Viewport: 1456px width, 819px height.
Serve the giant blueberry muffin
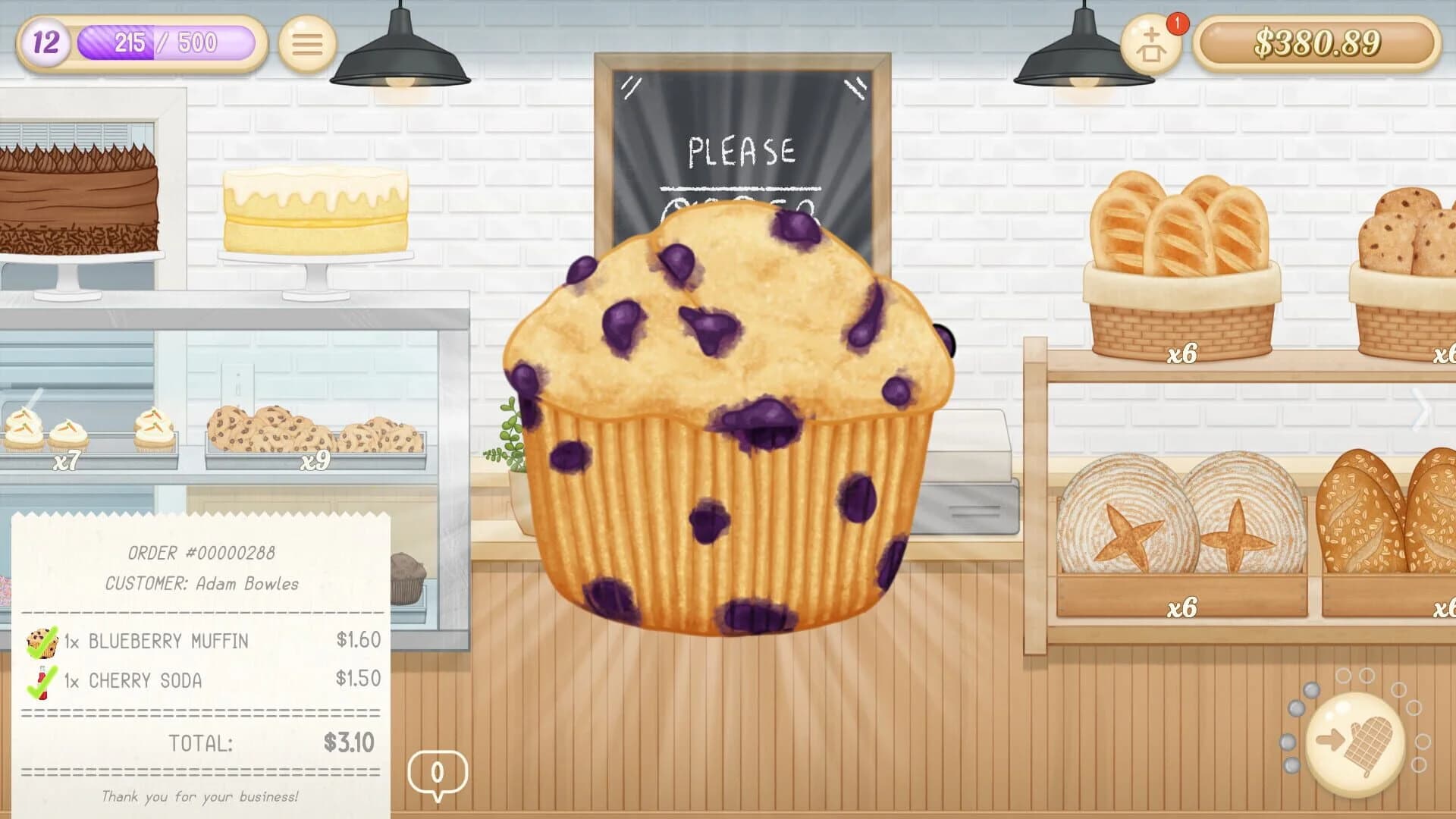click(x=728, y=425)
